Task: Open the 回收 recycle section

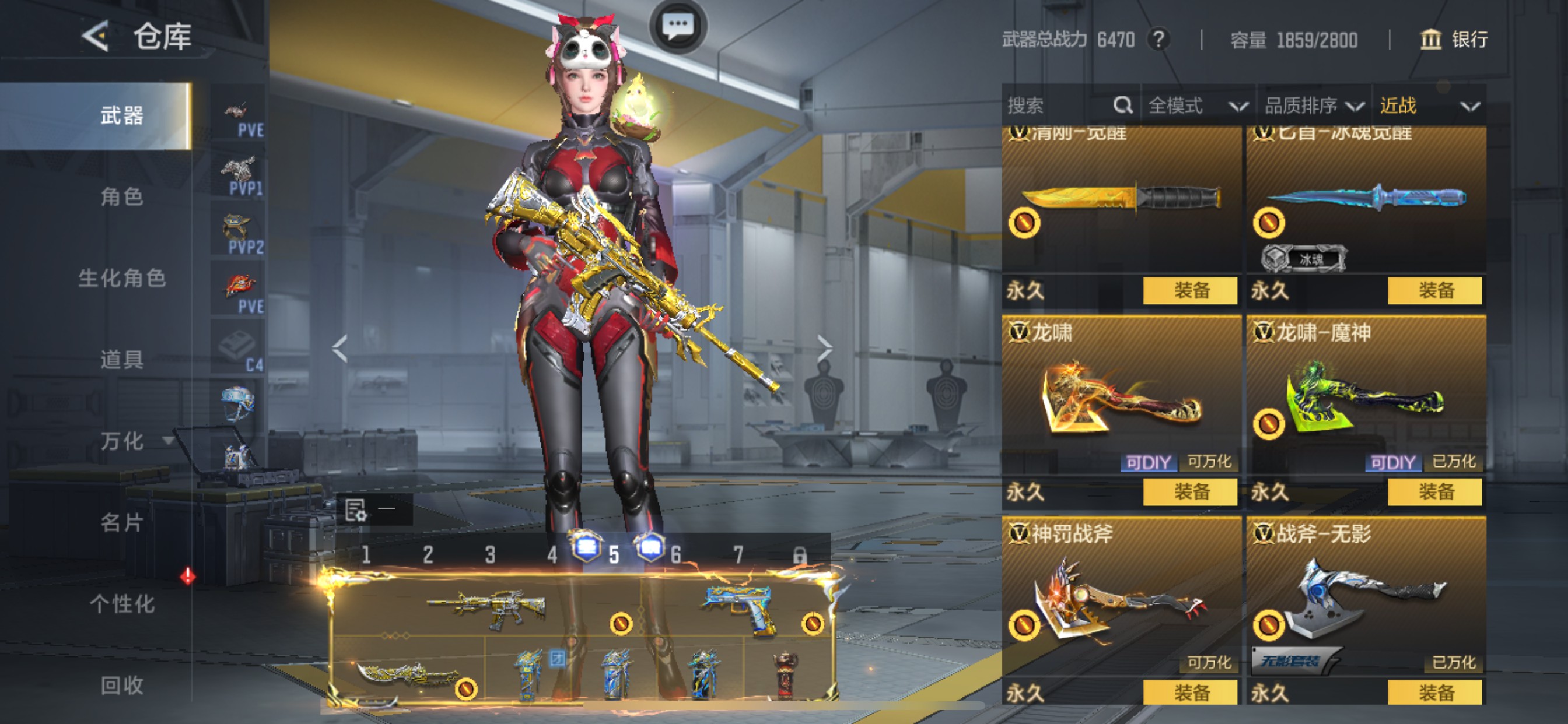Action: tap(122, 686)
